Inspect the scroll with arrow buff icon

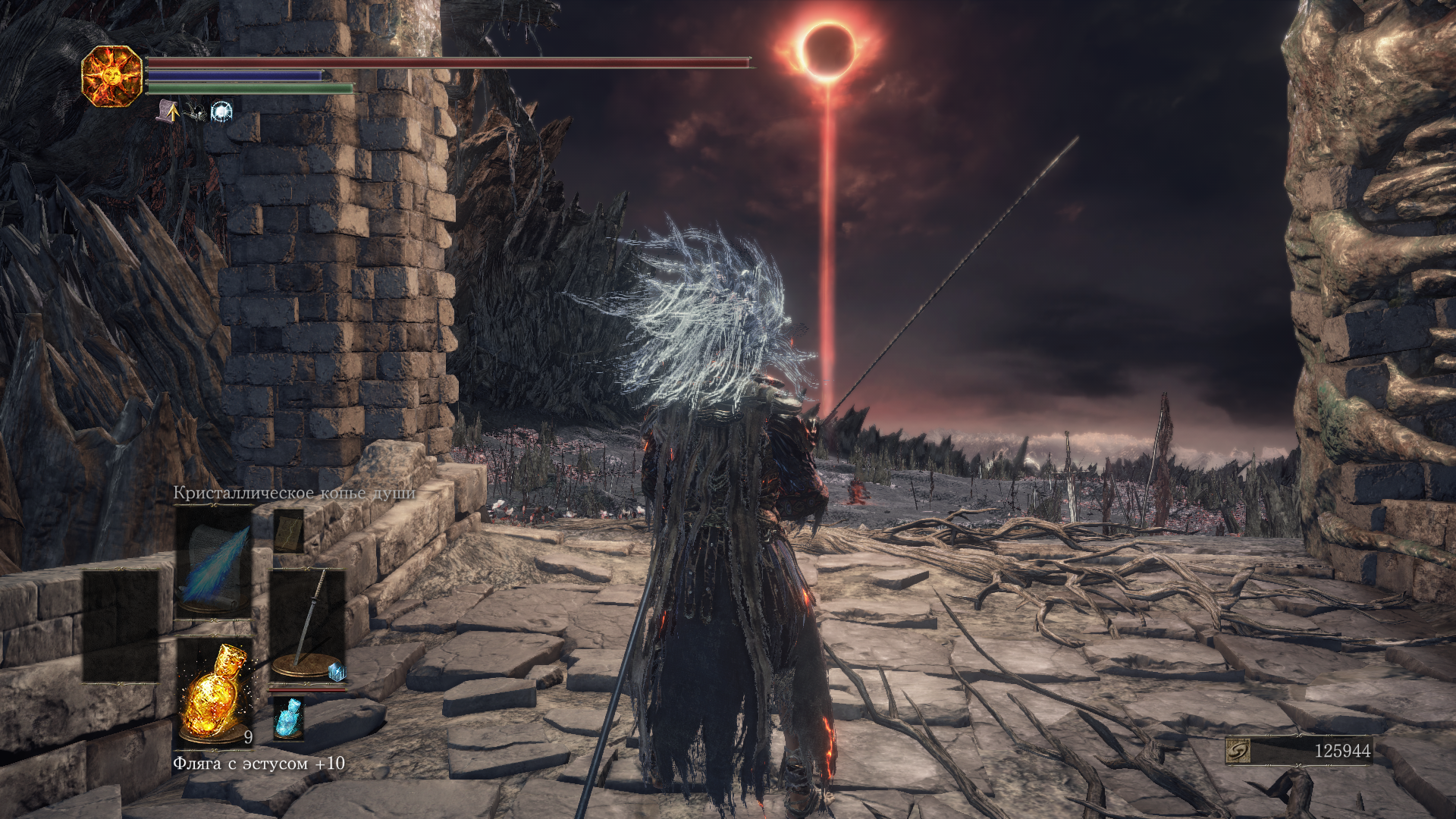coord(168,112)
